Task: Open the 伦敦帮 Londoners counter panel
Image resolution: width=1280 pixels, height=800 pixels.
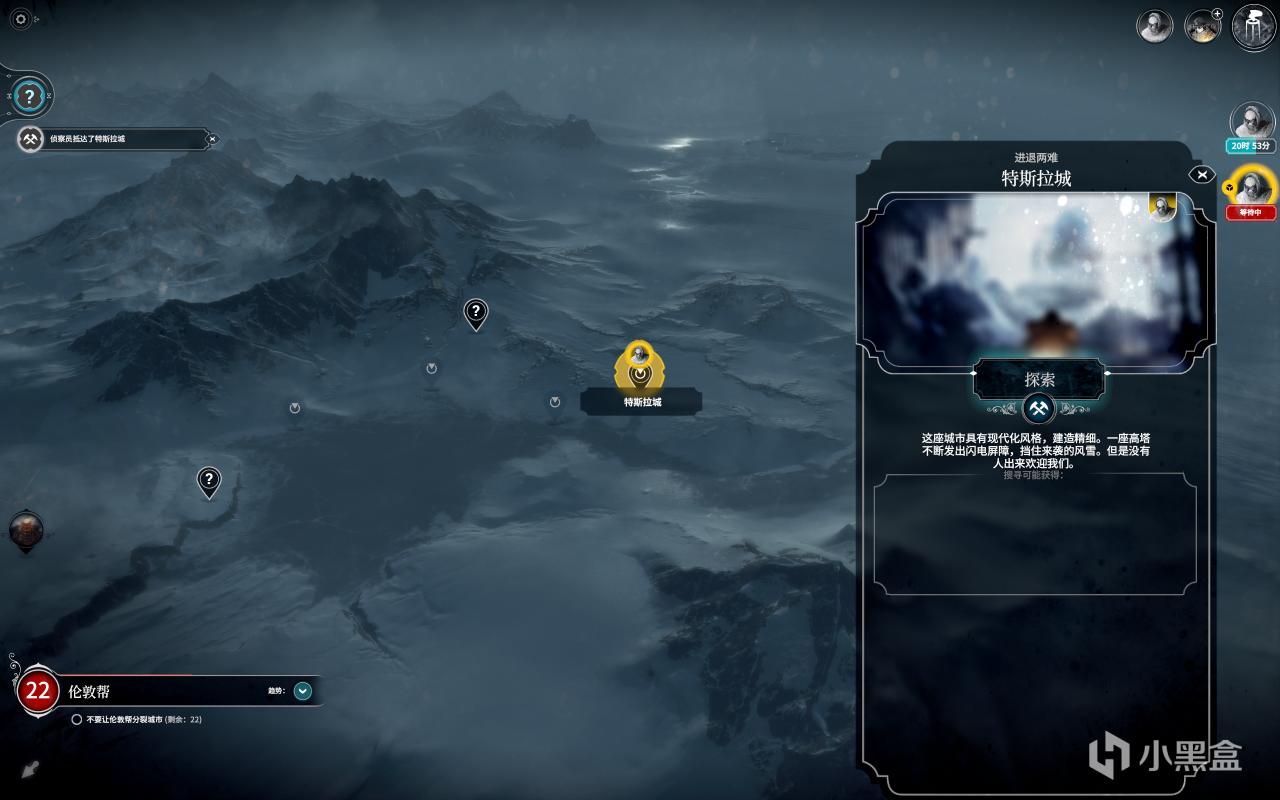Action: click(x=38, y=690)
